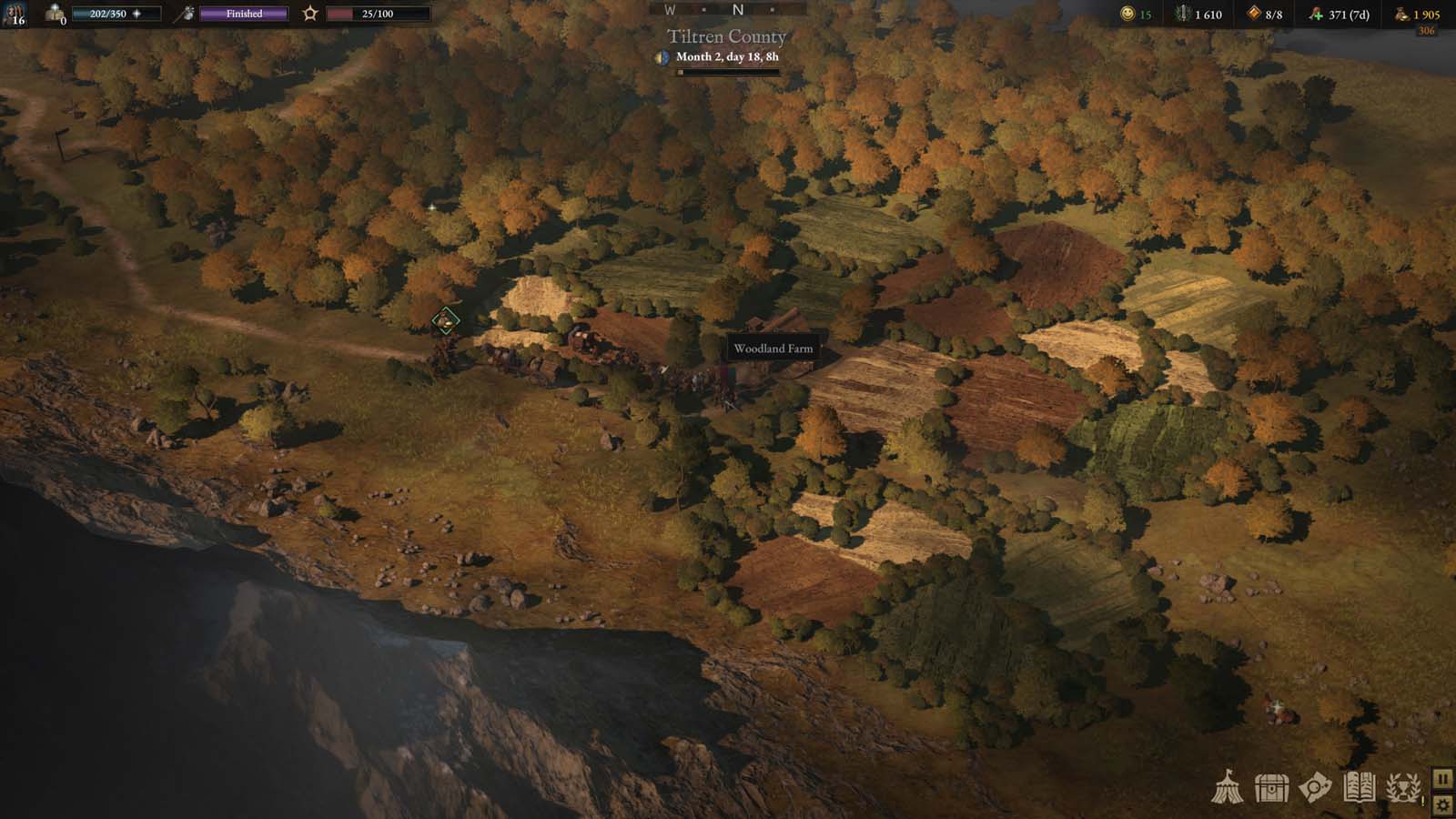
Task: Open the game settings gear
Action: coord(1442,804)
